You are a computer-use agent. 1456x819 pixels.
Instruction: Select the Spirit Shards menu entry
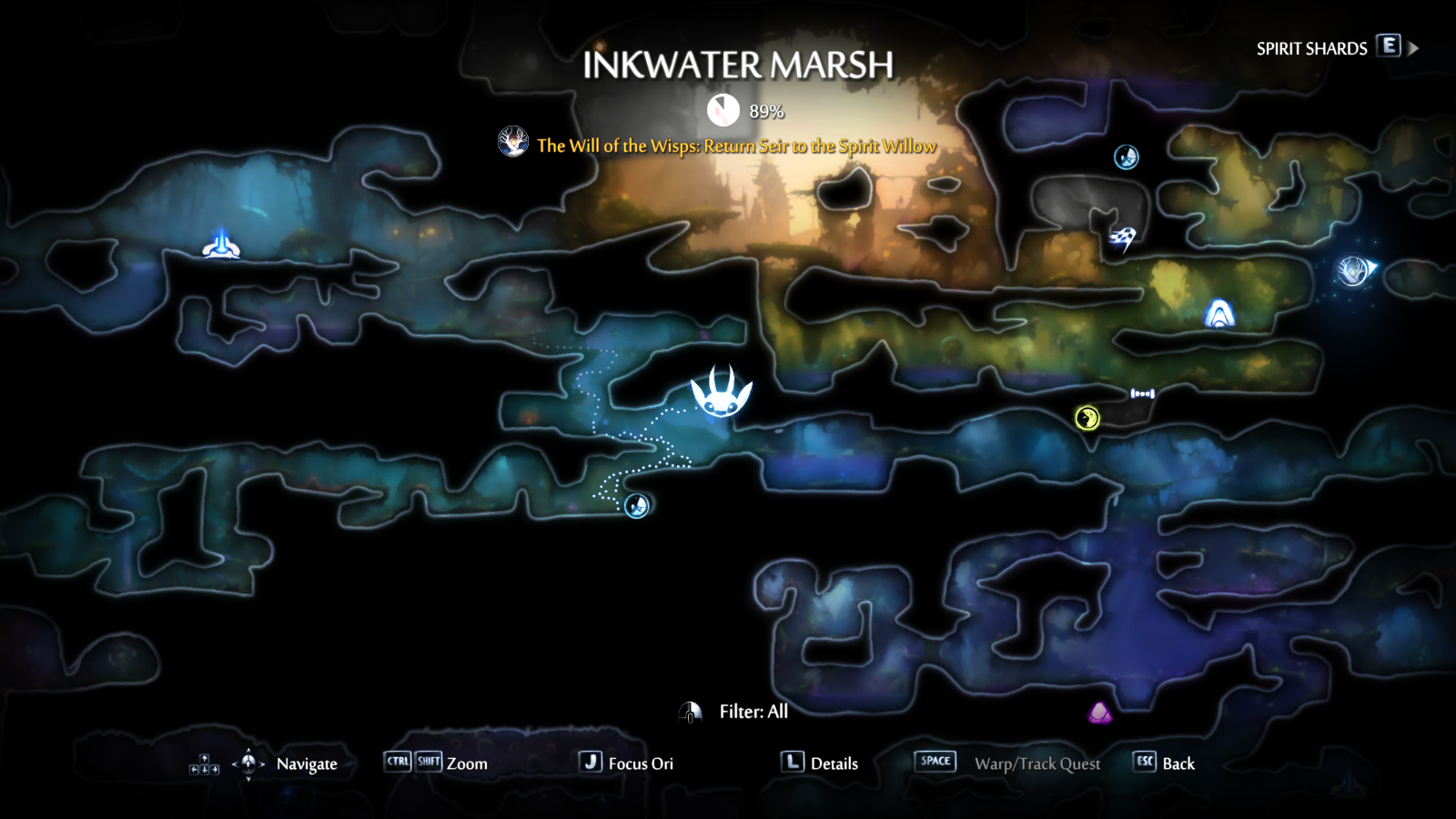[1310, 47]
